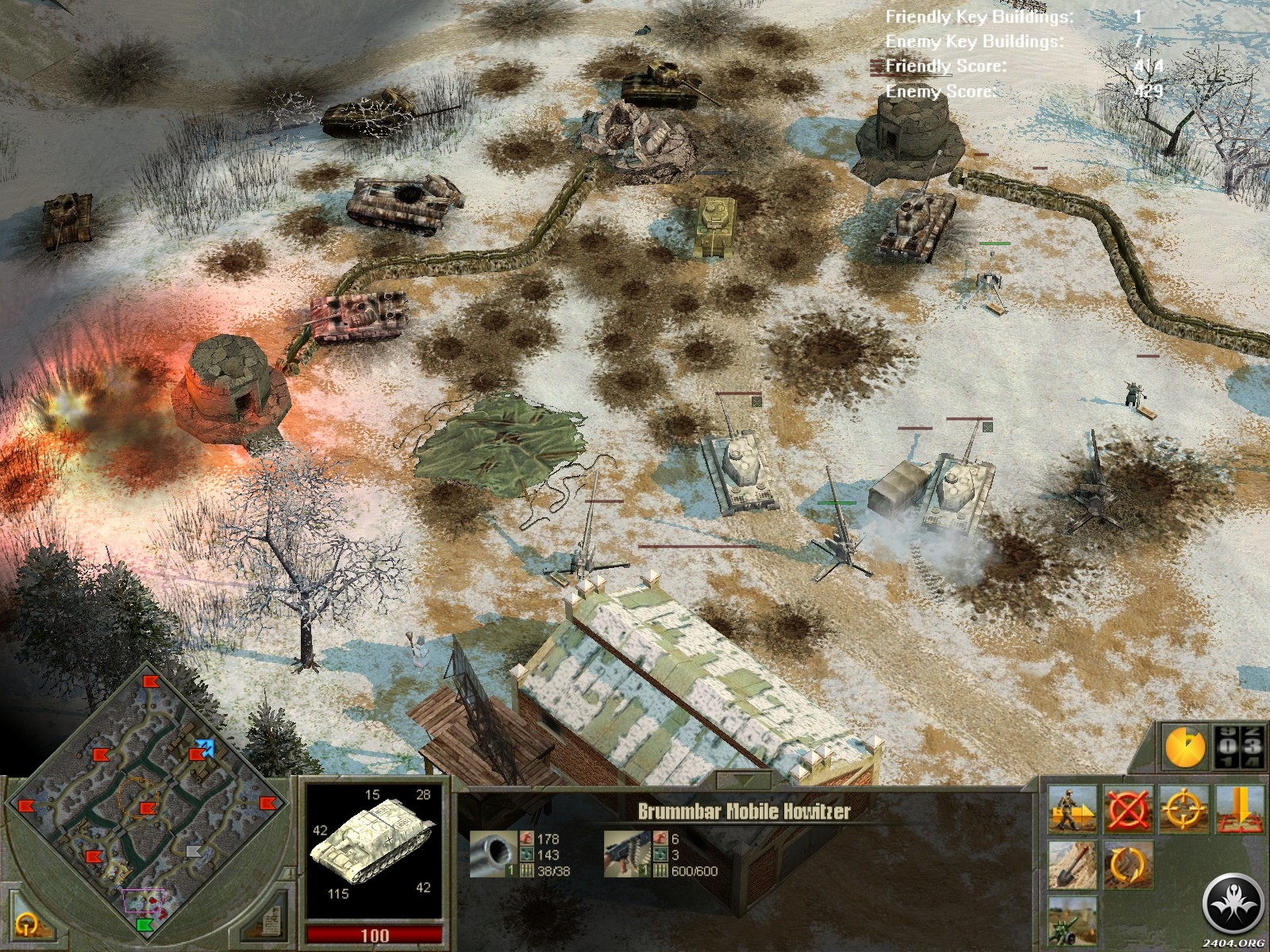Screen dimensions: 1270x952
Task: Click the 2404.ORG watermark logo
Action: 1233,907
